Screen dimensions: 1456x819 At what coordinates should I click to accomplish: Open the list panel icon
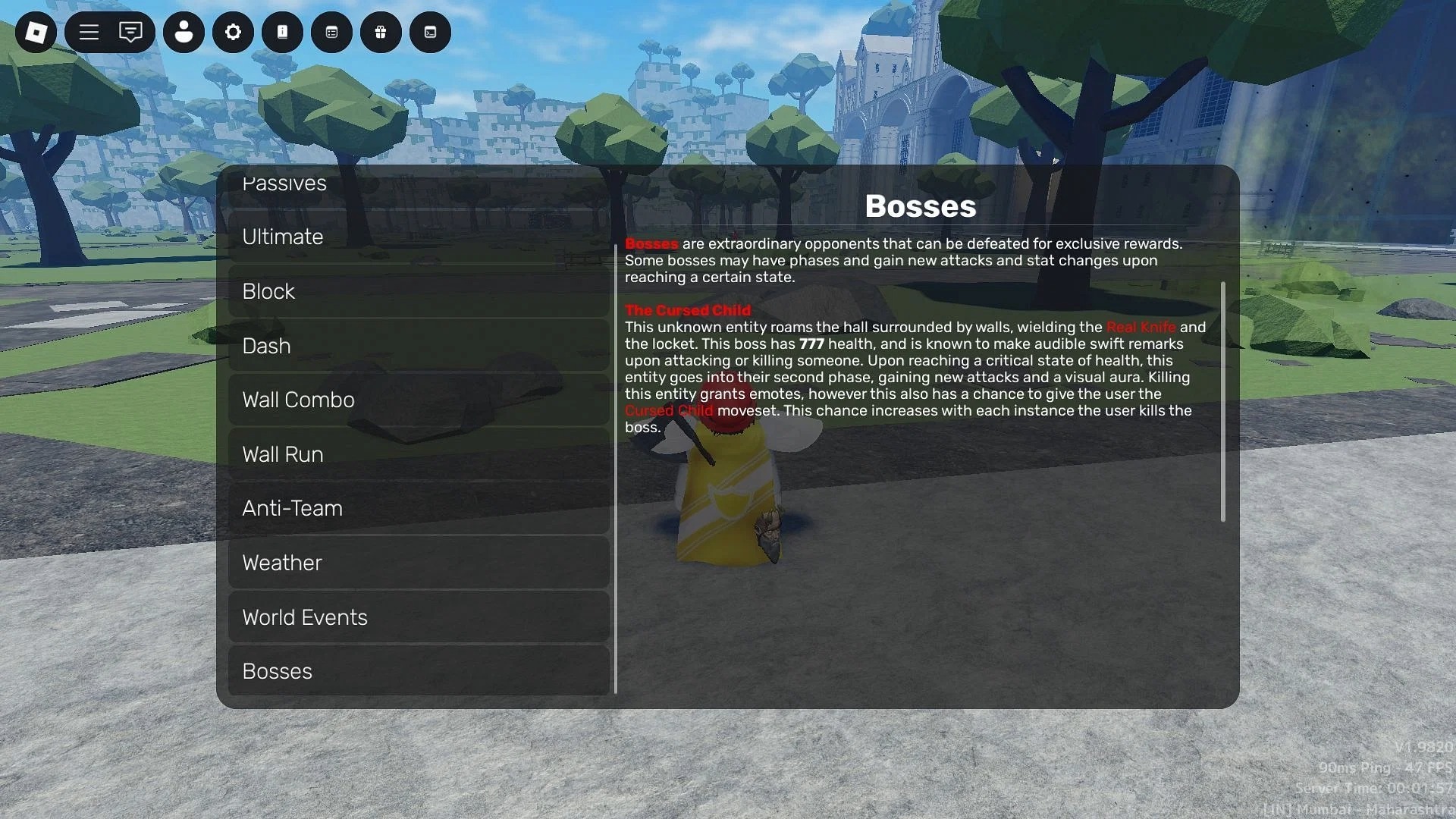[331, 32]
